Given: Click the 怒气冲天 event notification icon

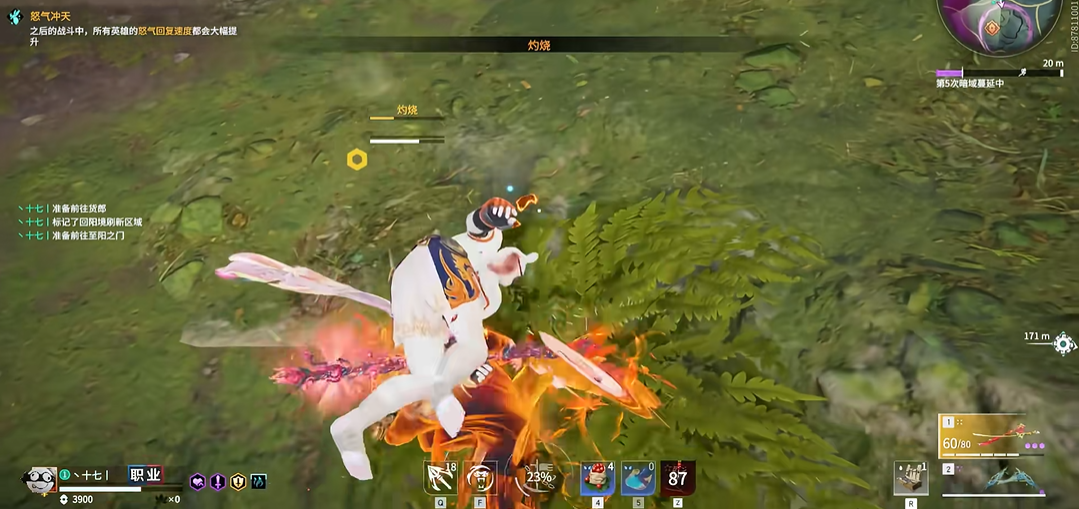Looking at the screenshot, I should (x=15, y=17).
